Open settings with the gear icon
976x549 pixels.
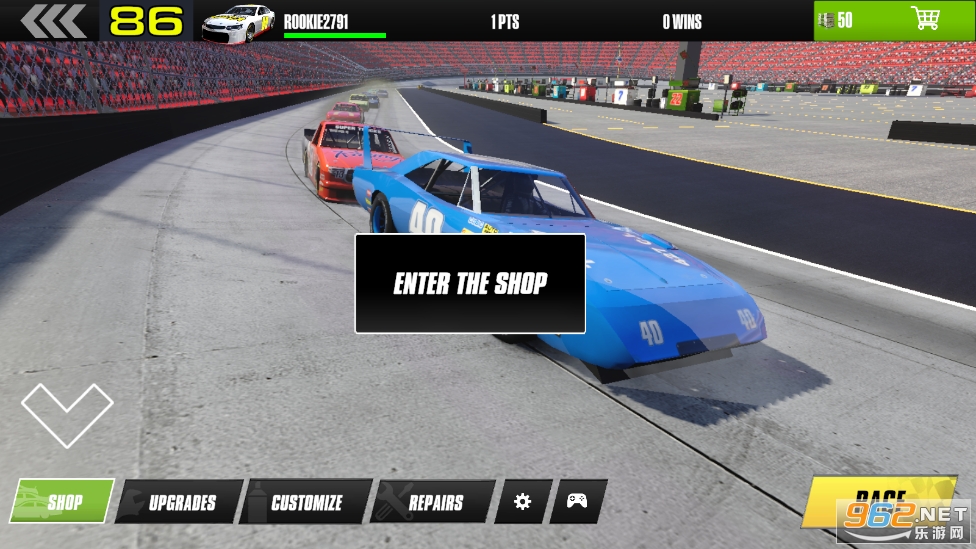point(522,501)
